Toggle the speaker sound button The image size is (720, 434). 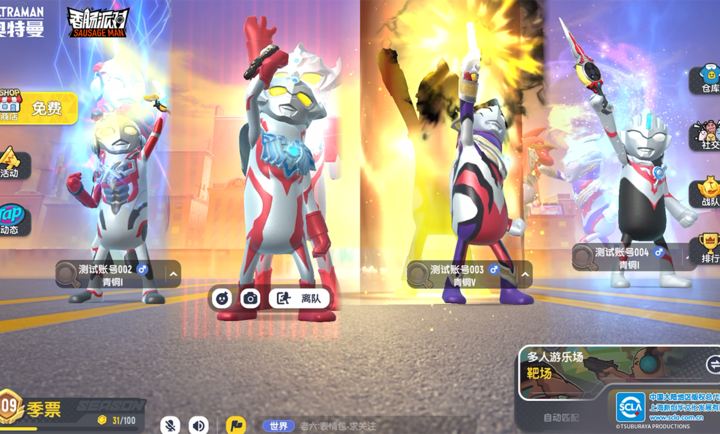(x=199, y=425)
